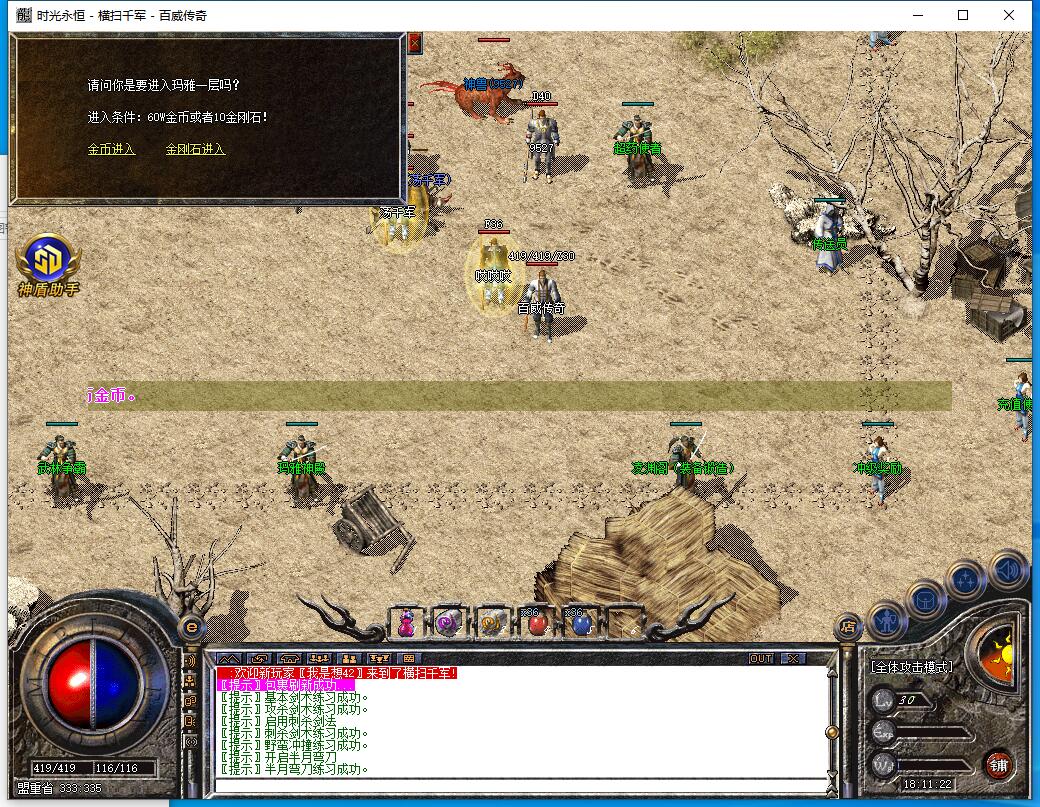The width and height of the screenshot is (1040, 807).
Task: Click the chat text input line
Action: tap(520, 785)
